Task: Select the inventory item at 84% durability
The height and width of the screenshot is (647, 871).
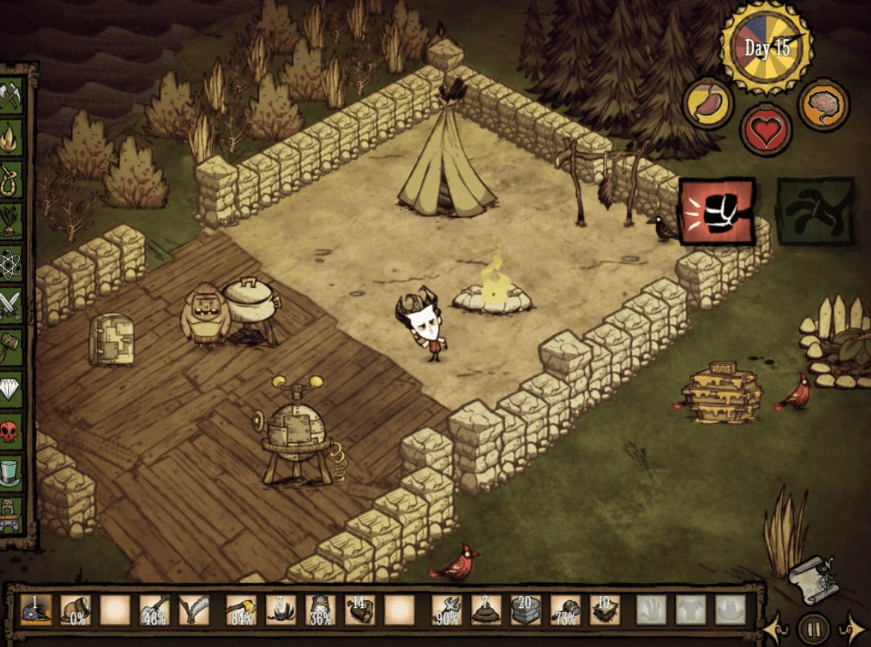Action: click(240, 610)
